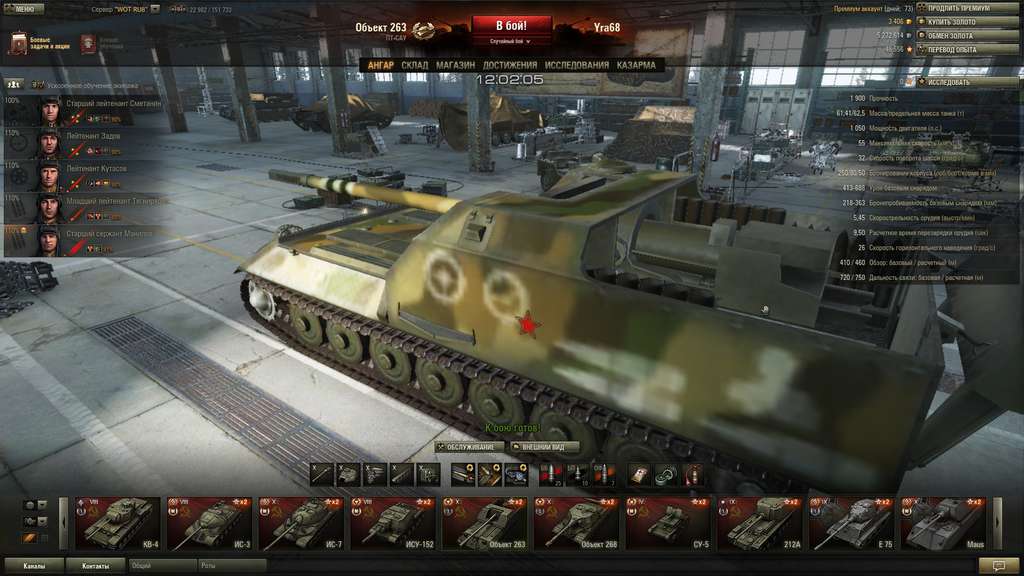This screenshot has width=1024, height=576.
Task: Select the КВ-4 tank in carousel
Action: pyautogui.click(x=119, y=523)
